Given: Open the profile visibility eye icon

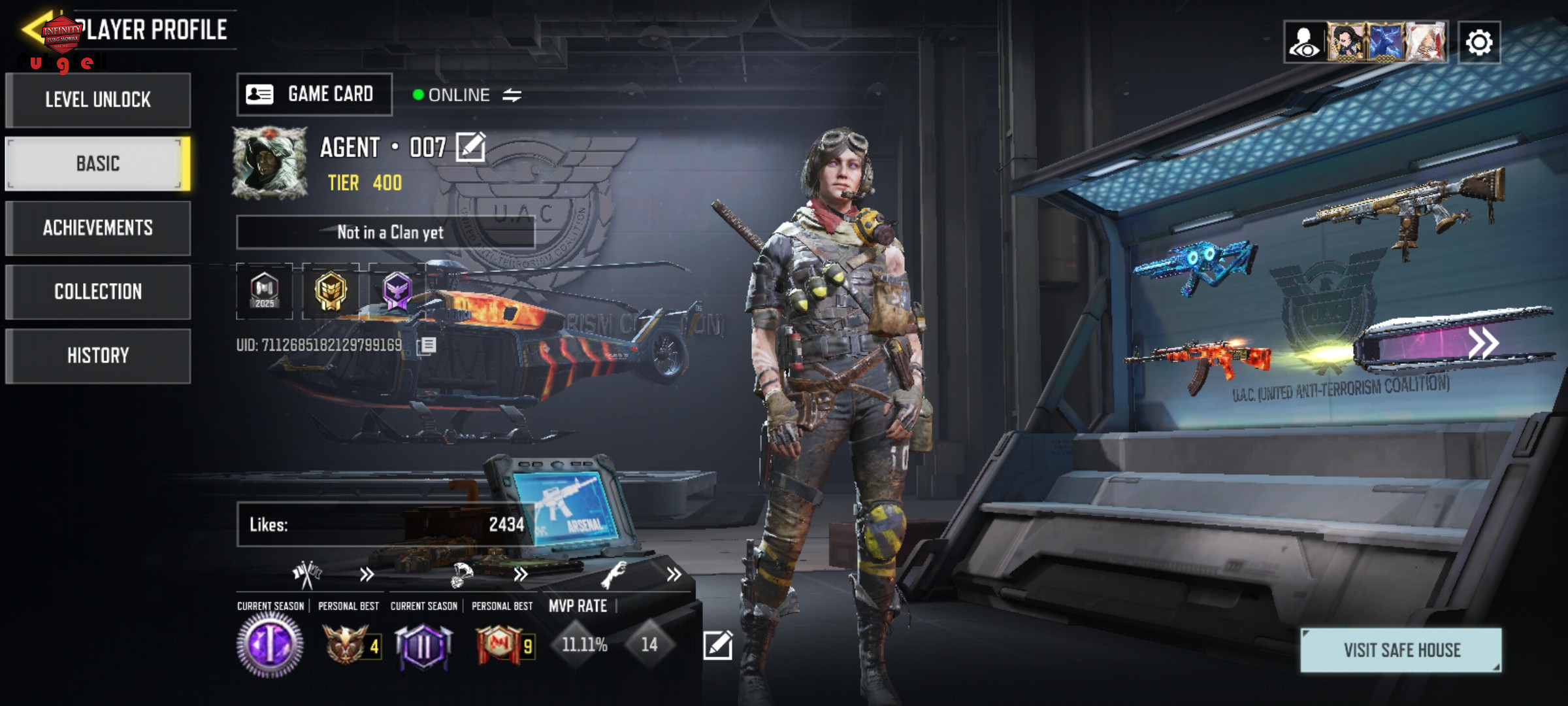Looking at the screenshot, I should coord(1305,43).
